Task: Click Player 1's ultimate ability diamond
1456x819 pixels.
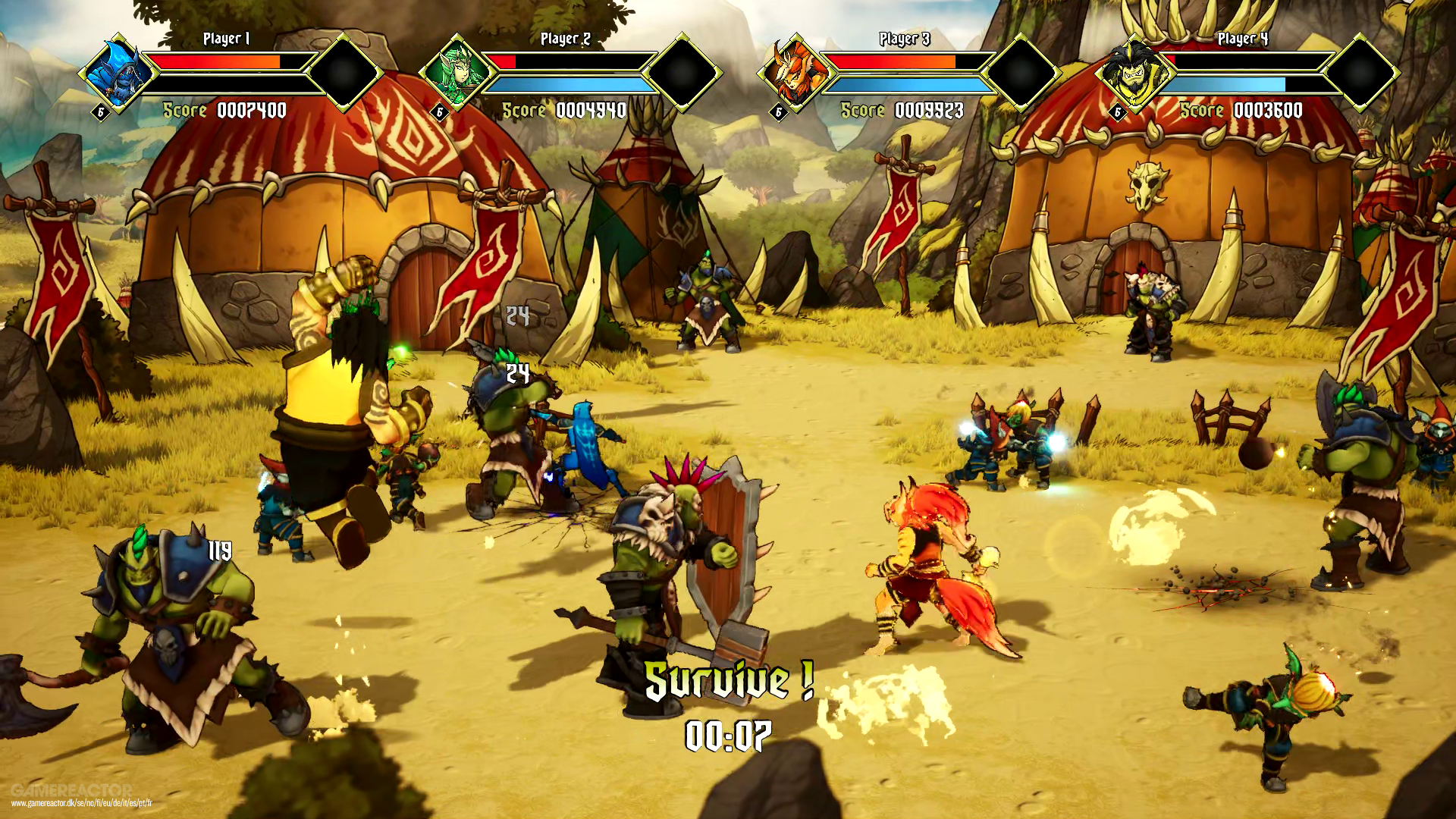Action: coord(343,72)
